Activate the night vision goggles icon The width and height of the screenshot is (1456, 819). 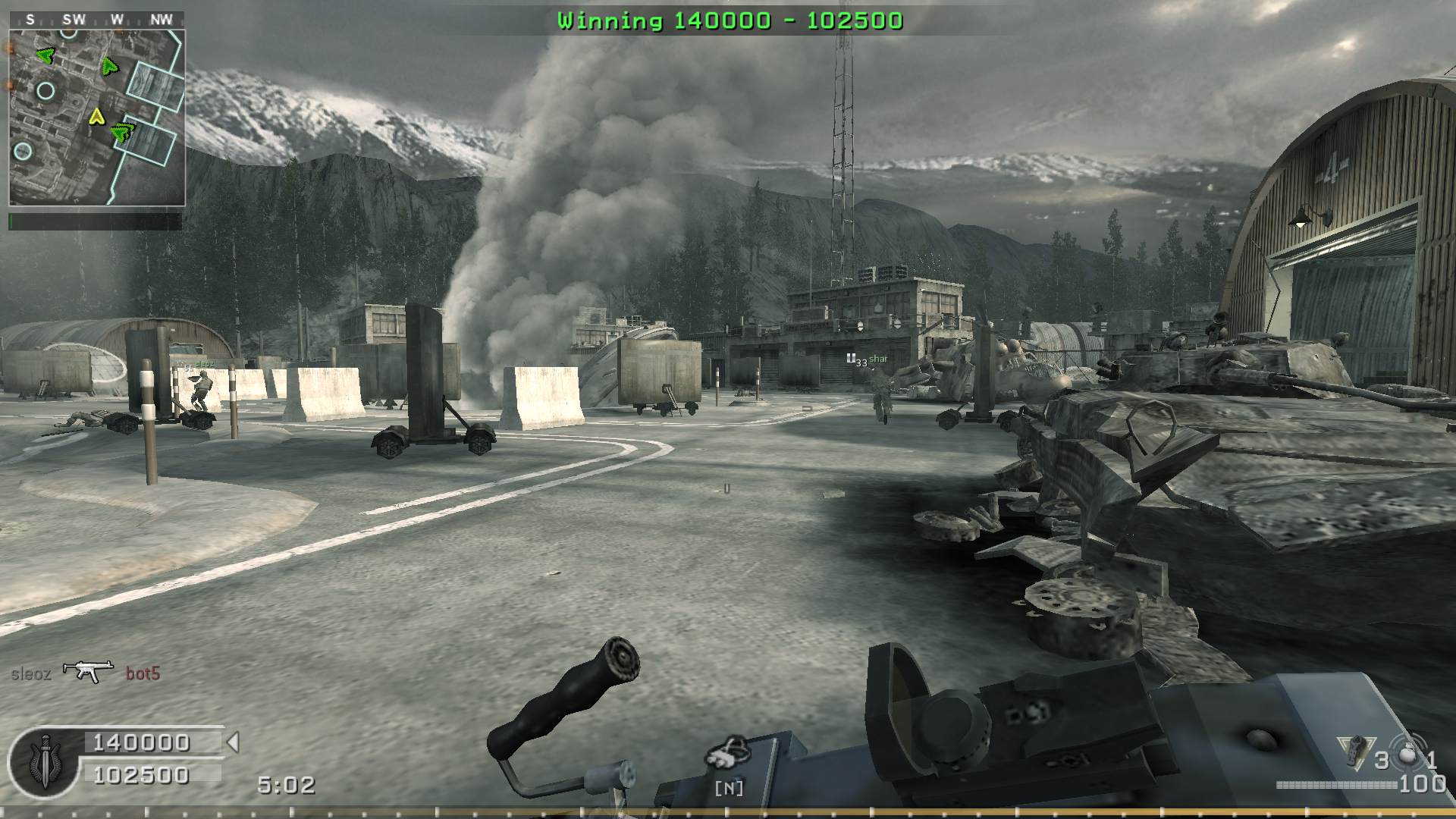[x=727, y=754]
